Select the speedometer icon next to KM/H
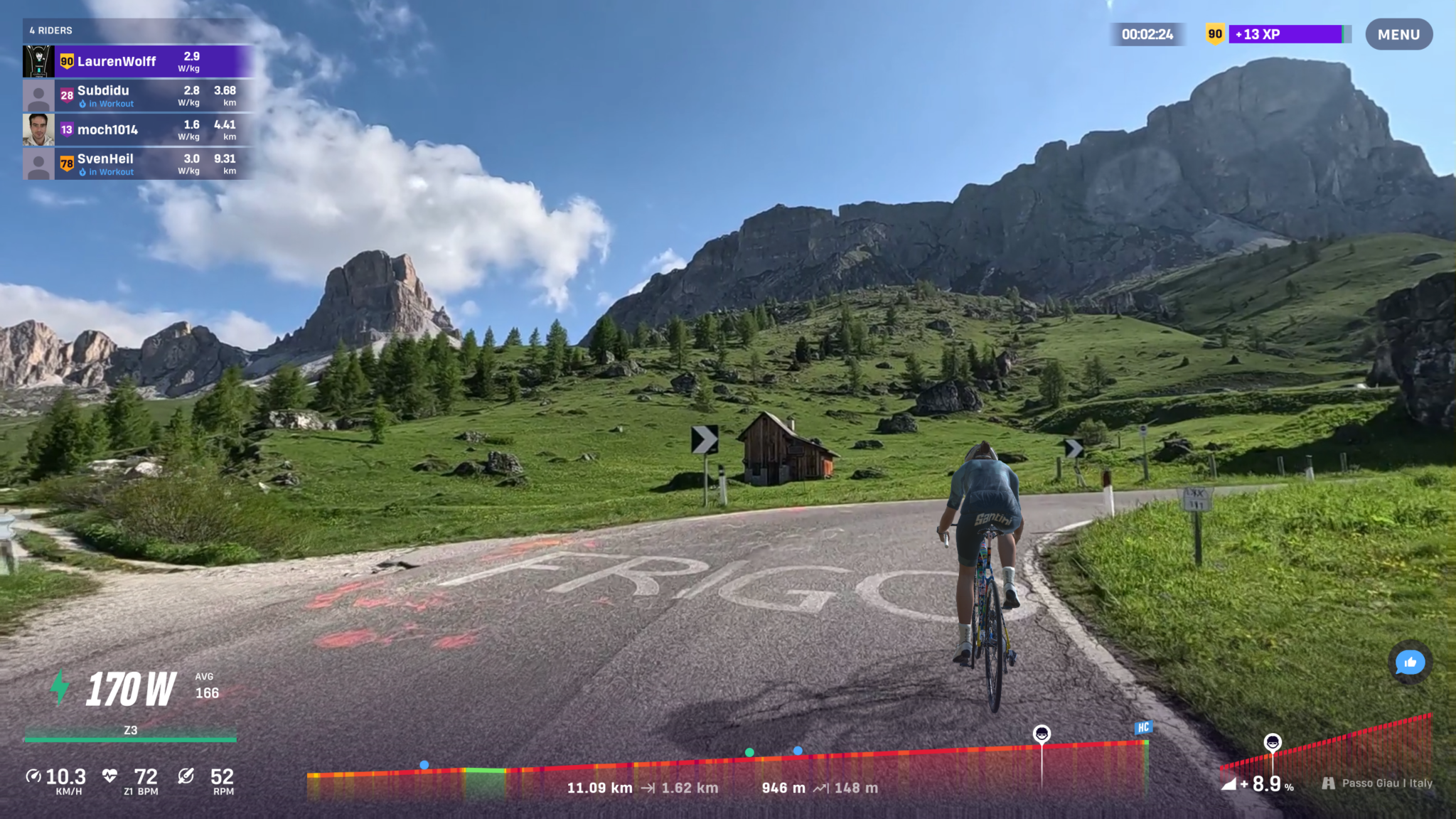 pos(34,775)
